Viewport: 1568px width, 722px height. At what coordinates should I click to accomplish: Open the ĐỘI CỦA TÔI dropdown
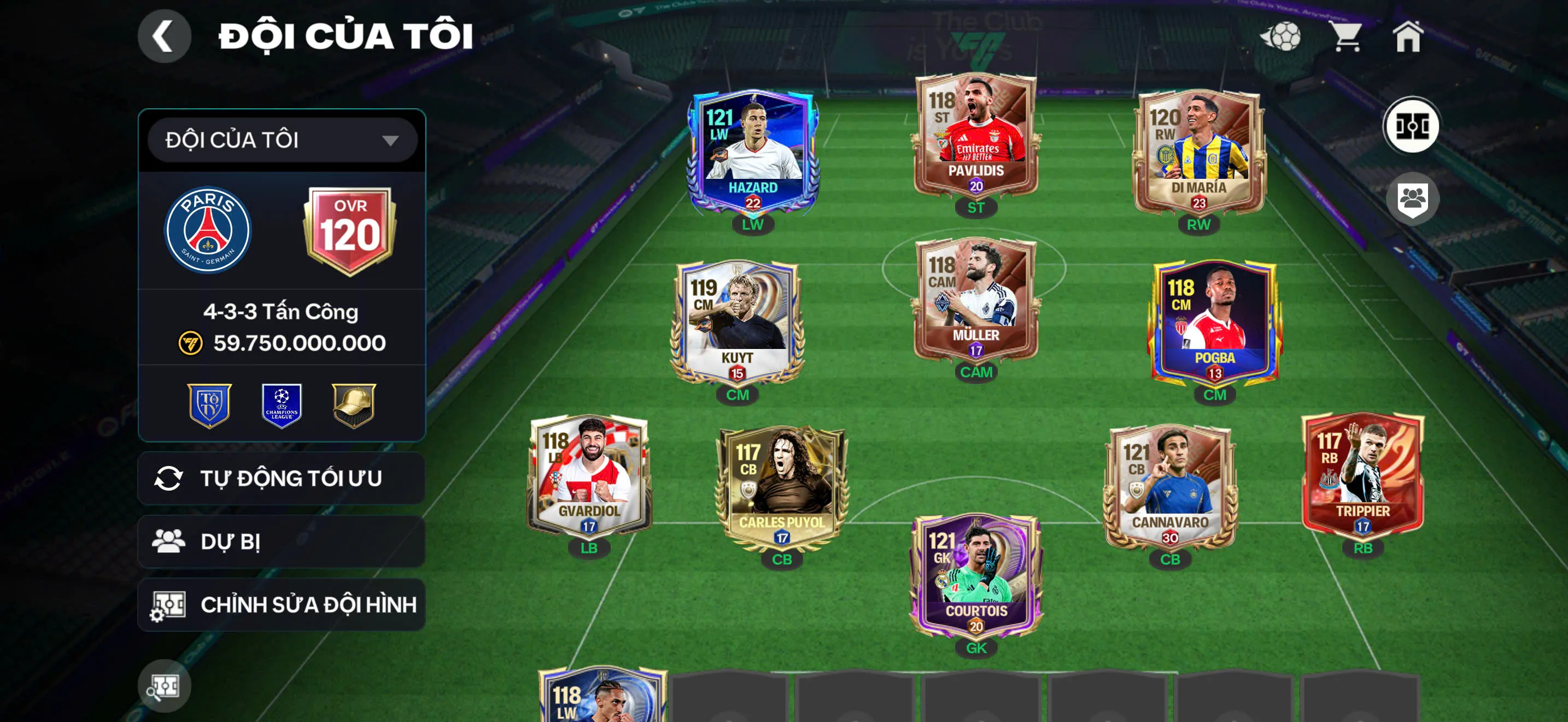282,140
